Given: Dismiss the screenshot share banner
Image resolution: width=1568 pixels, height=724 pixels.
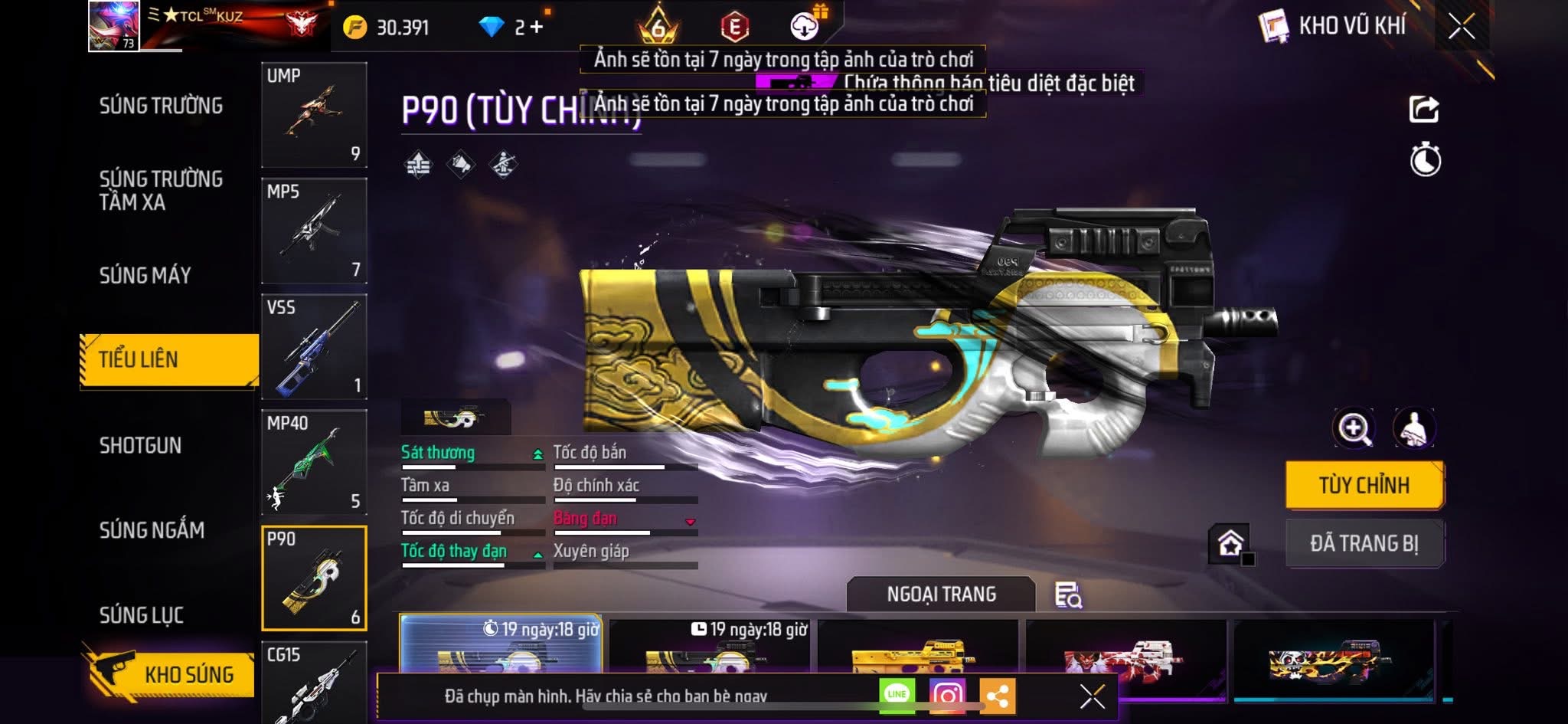Looking at the screenshot, I should (1092, 696).
